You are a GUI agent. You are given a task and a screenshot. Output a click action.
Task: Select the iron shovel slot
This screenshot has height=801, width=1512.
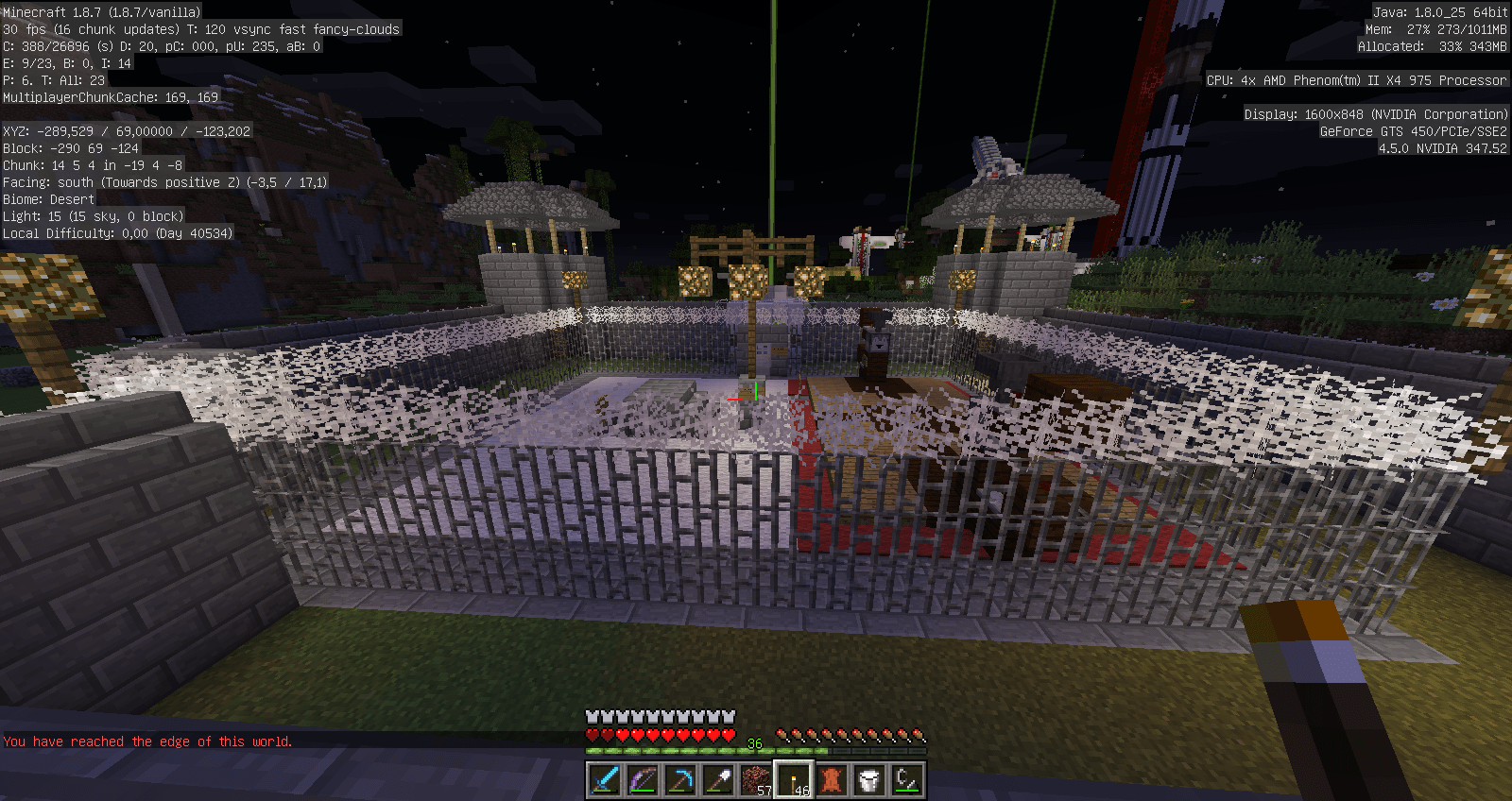[x=718, y=780]
